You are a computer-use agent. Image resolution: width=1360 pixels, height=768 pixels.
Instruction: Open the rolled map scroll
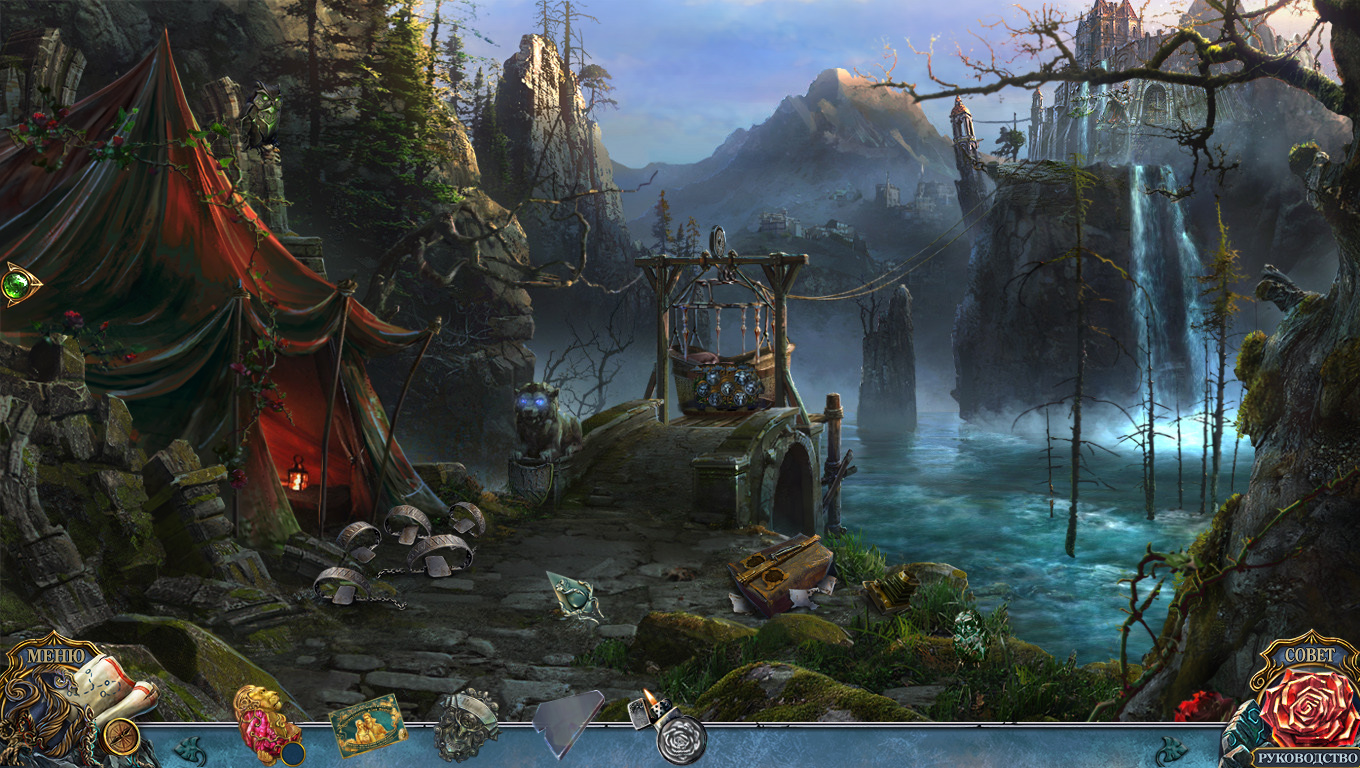coord(112,690)
